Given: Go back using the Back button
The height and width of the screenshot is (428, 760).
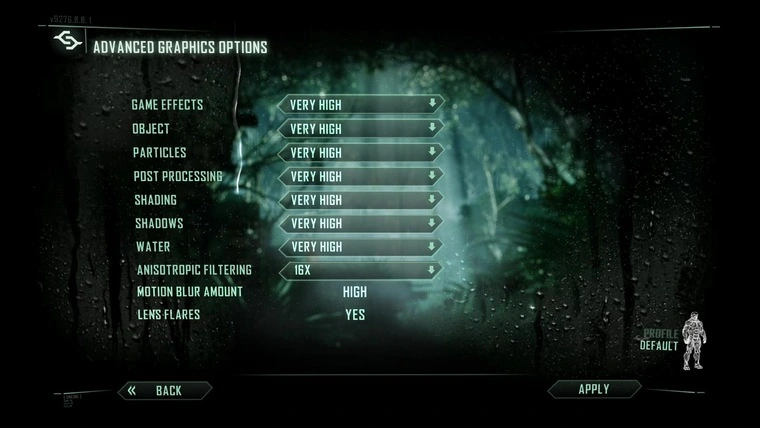Looking at the screenshot, I should [x=166, y=390].
